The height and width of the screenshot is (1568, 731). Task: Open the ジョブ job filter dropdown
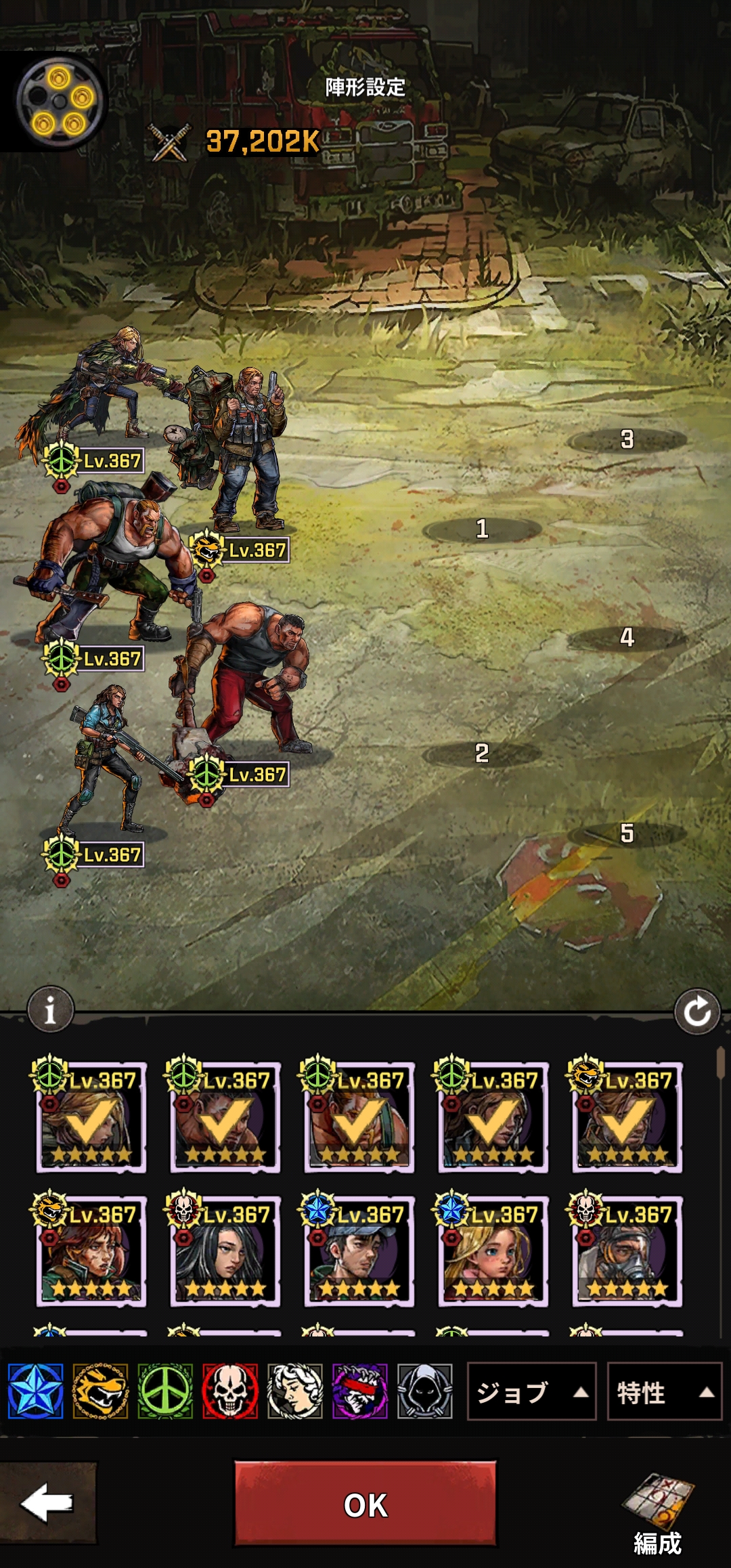tap(531, 1392)
